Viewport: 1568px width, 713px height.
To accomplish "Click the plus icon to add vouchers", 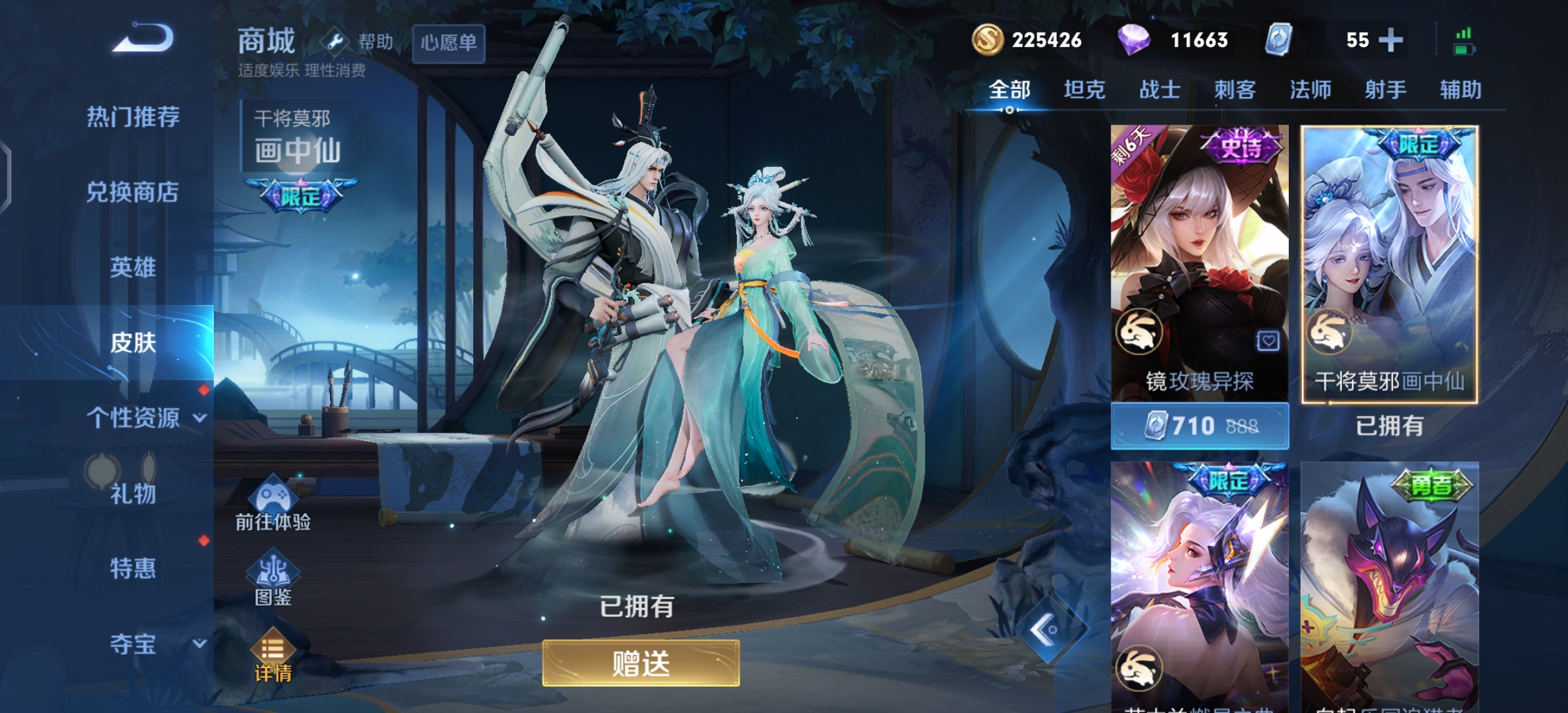I will [1392, 40].
